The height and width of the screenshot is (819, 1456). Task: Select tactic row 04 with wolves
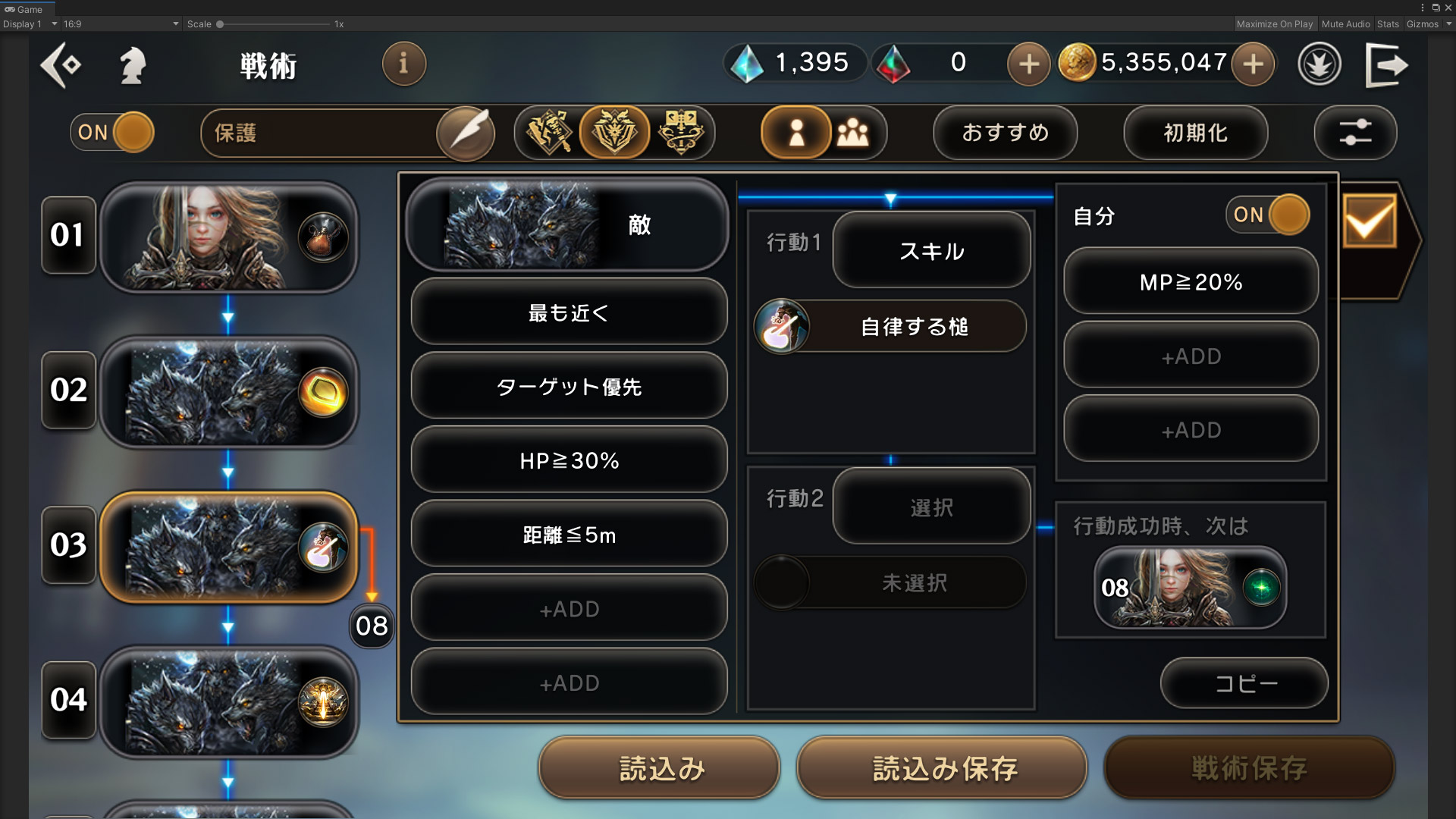[228, 701]
